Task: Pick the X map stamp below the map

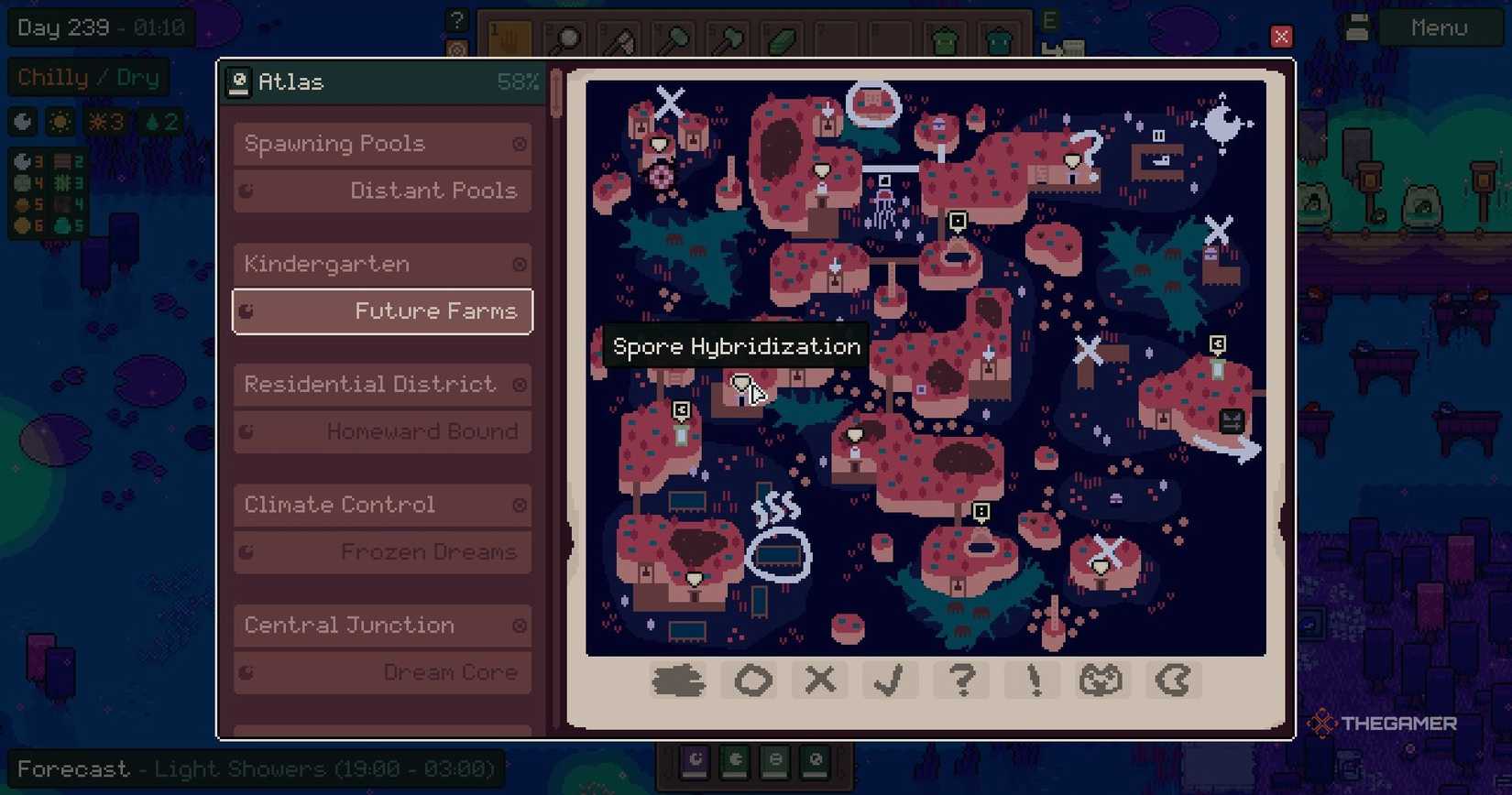Action: coord(819,681)
